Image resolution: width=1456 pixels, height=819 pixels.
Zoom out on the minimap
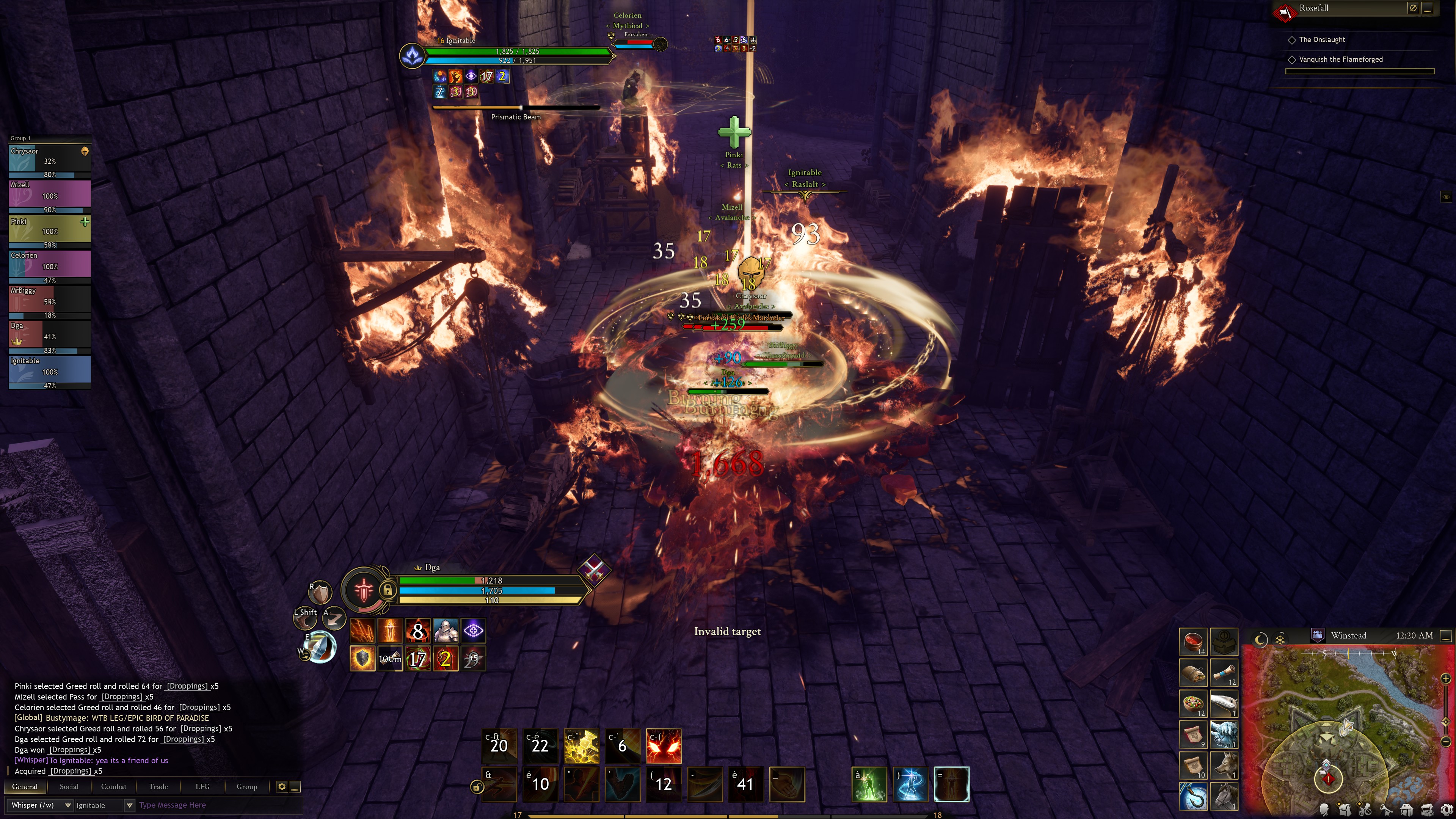click(1446, 741)
